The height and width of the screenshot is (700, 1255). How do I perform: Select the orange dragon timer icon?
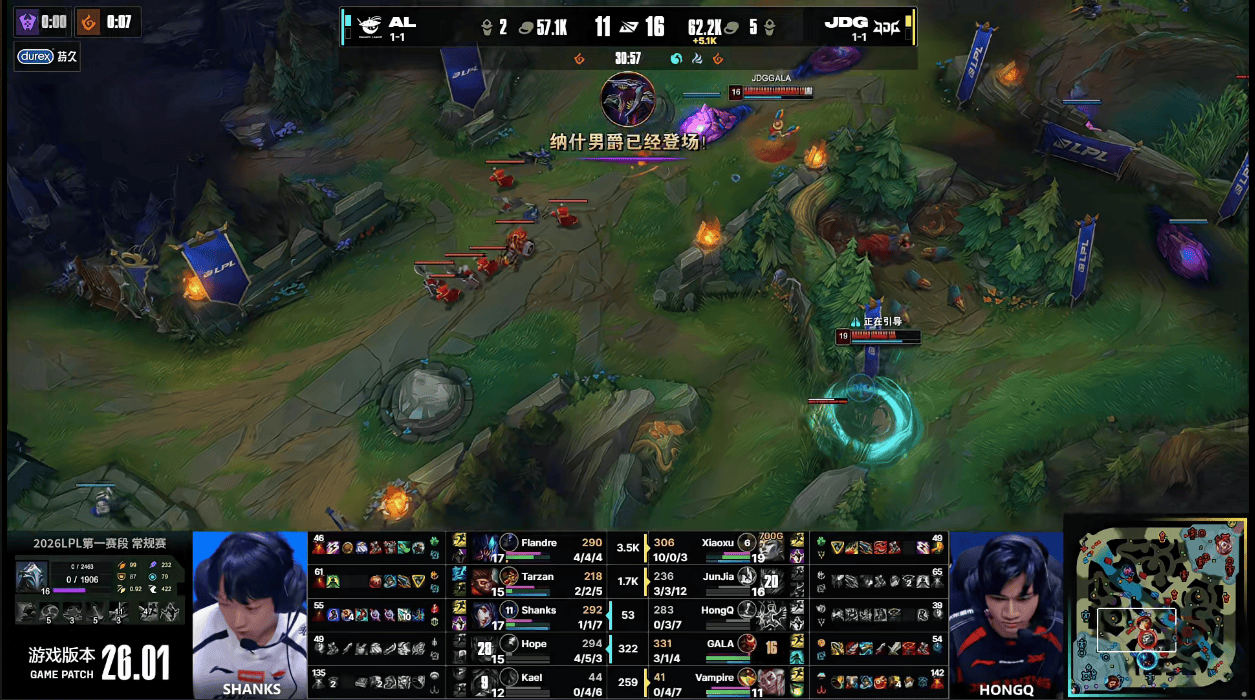89,22
